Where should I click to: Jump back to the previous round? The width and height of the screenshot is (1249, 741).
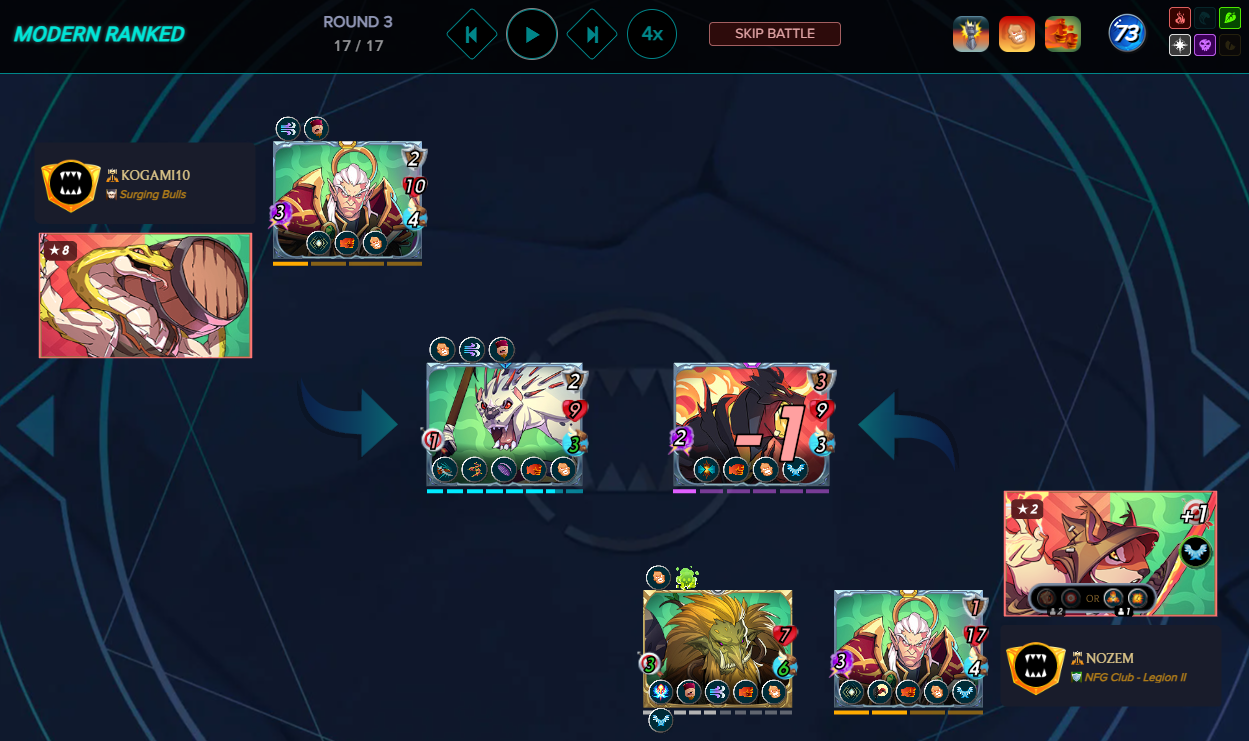[x=471, y=34]
